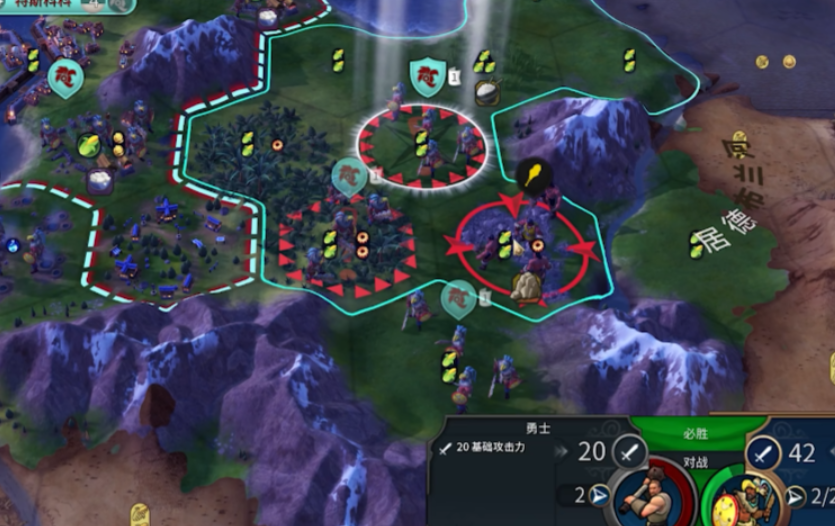
Task: Open the Texcoco city banner
Action: (x=38, y=6)
